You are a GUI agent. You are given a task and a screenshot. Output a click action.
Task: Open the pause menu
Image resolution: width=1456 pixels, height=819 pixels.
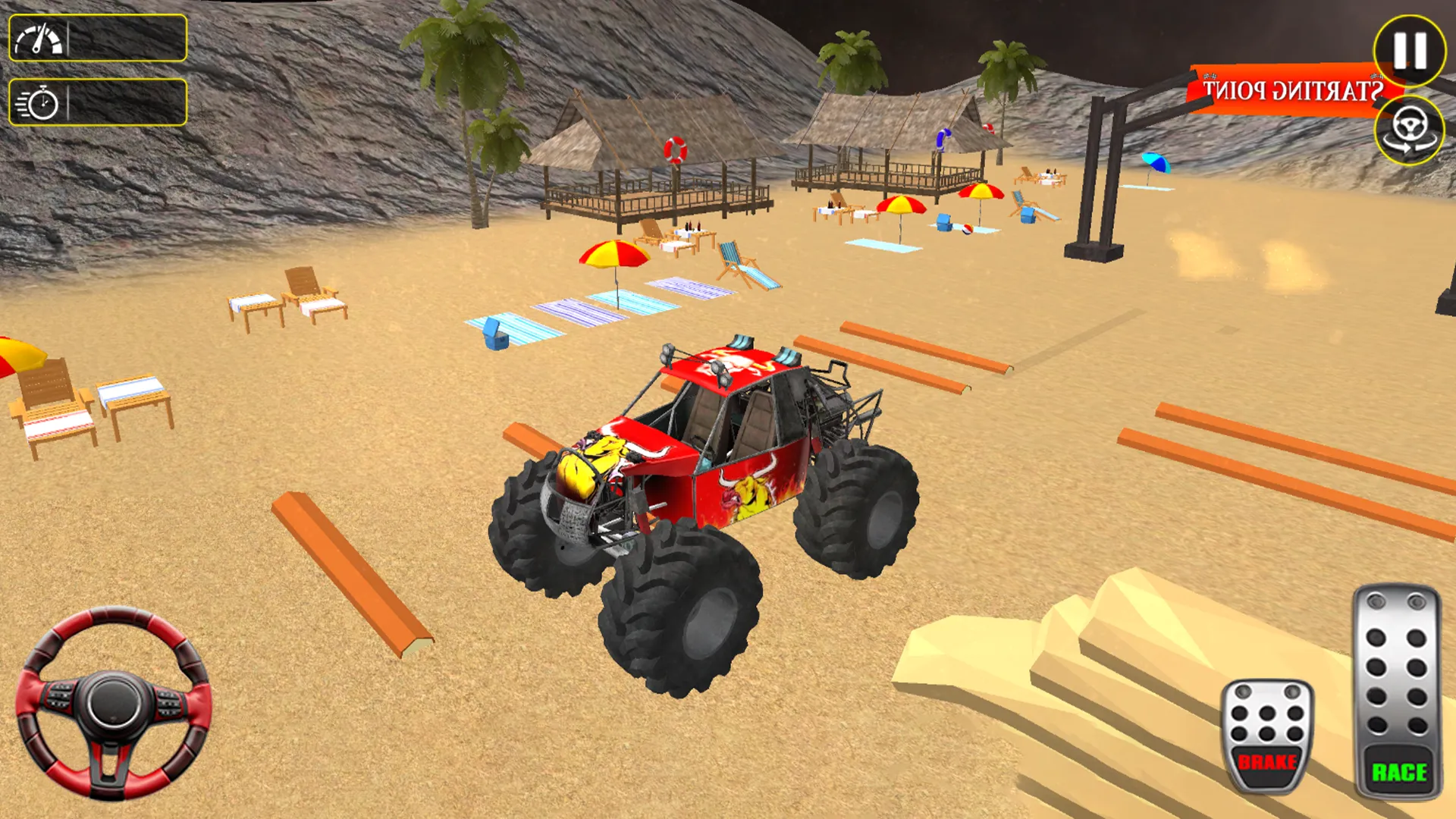pyautogui.click(x=1408, y=51)
